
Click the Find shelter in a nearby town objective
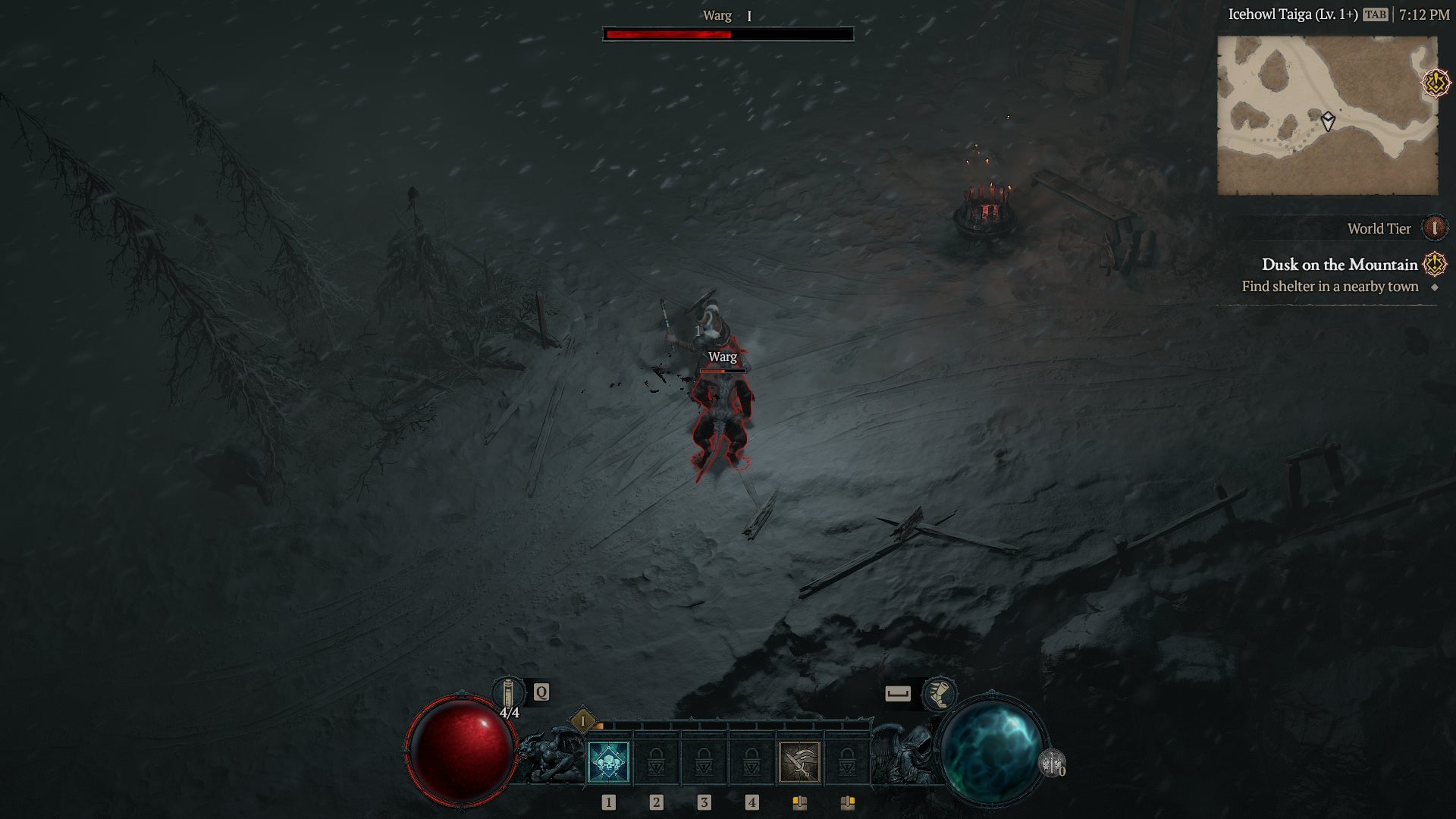click(1329, 287)
